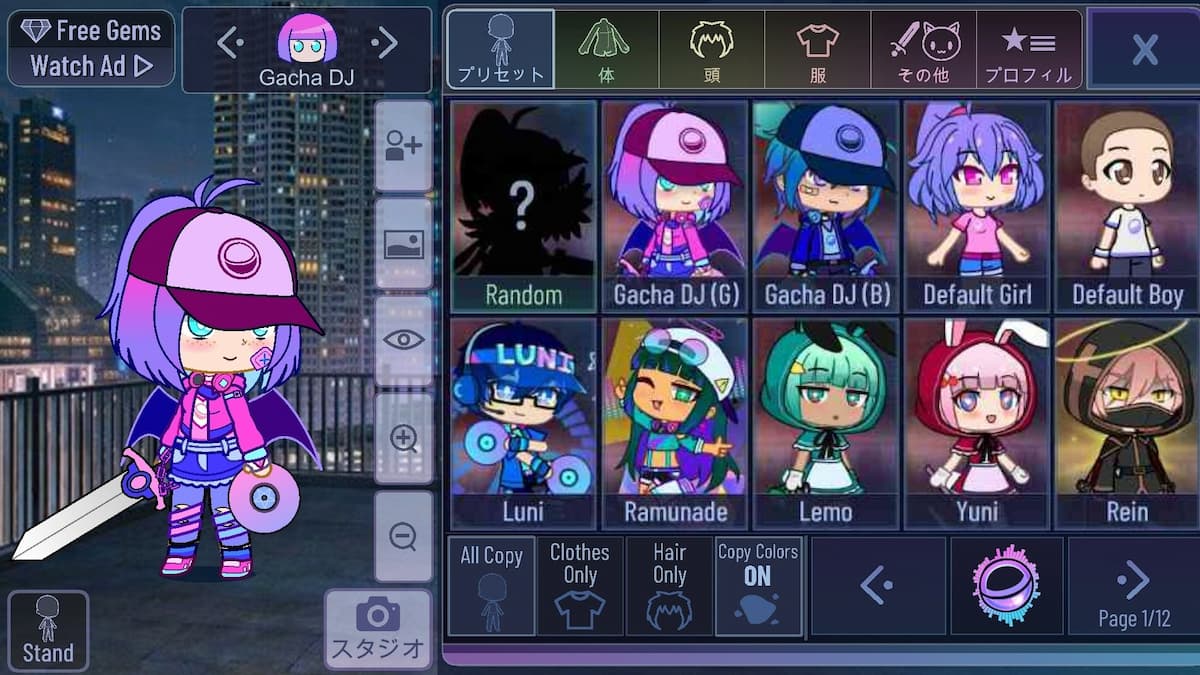Switch to the プリセット tab
The width and height of the screenshot is (1200, 675).
[x=500, y=49]
